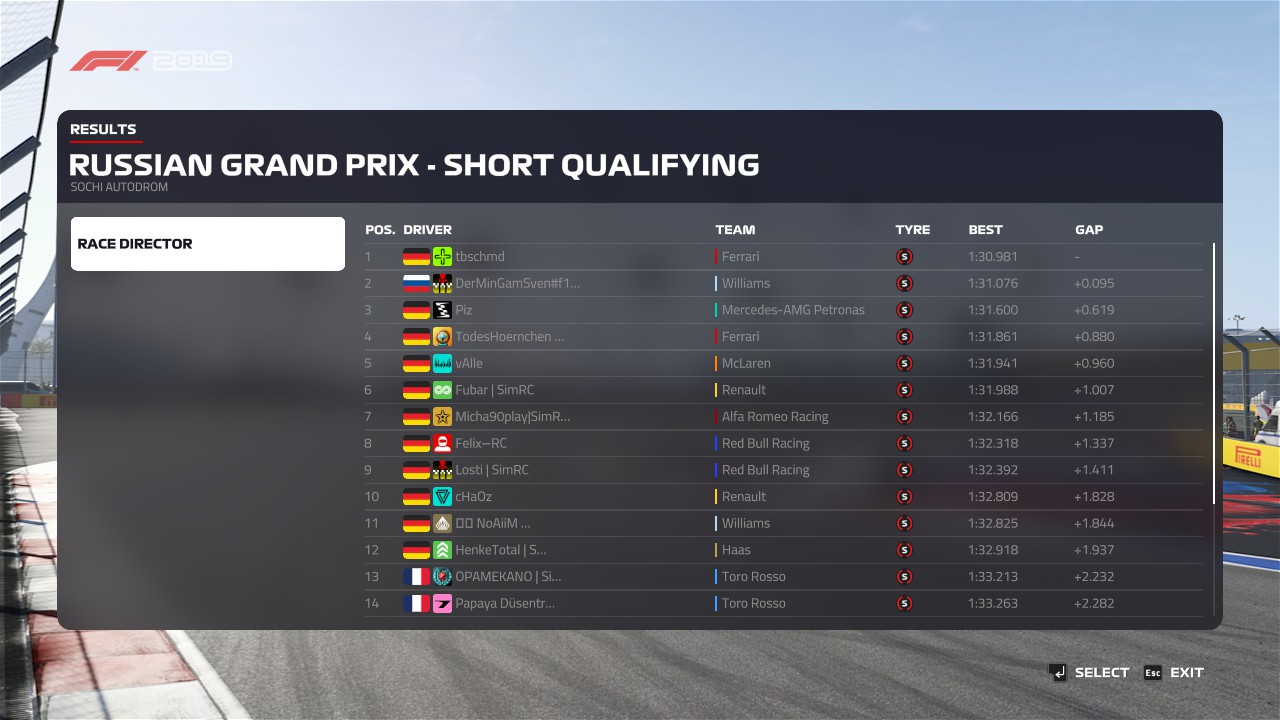Choose cHaOz in tenth position
This screenshot has height=720, width=1280.
click(782, 497)
